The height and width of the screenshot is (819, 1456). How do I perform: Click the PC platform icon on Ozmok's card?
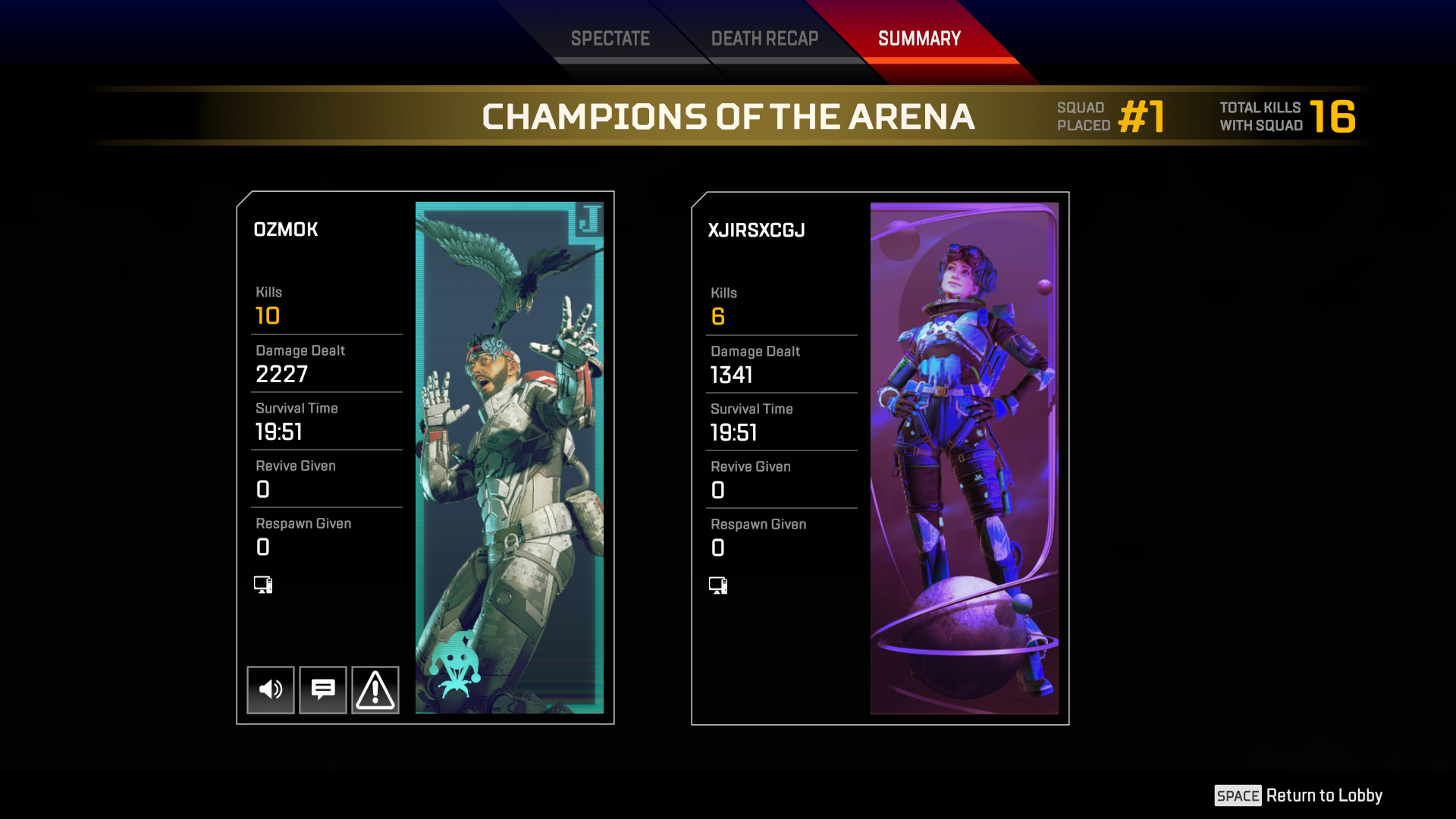pos(262,584)
